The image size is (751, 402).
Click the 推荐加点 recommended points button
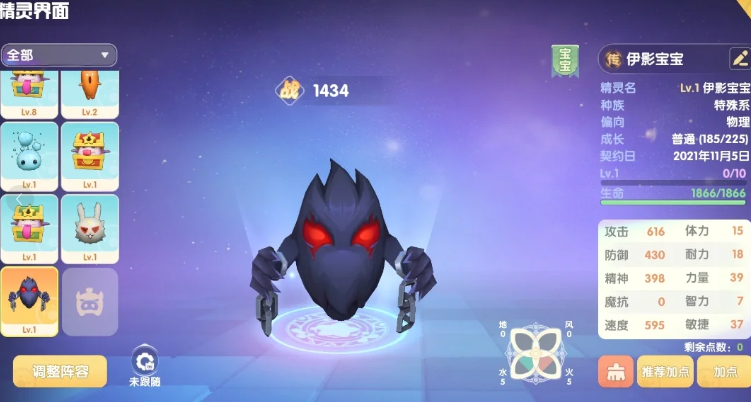[x=665, y=371]
